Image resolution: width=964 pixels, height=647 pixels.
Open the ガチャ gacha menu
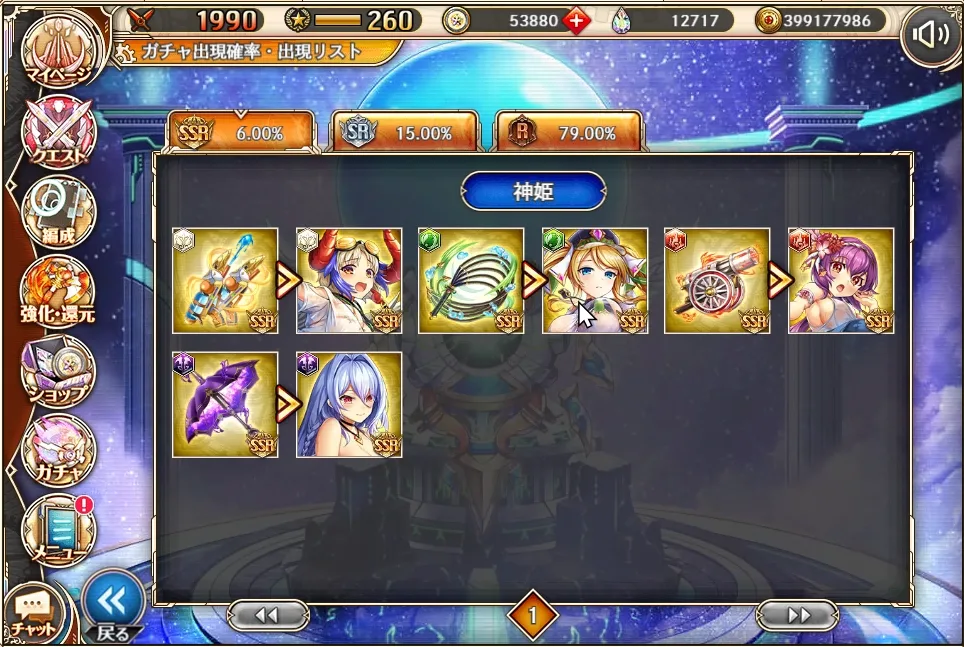coord(60,450)
